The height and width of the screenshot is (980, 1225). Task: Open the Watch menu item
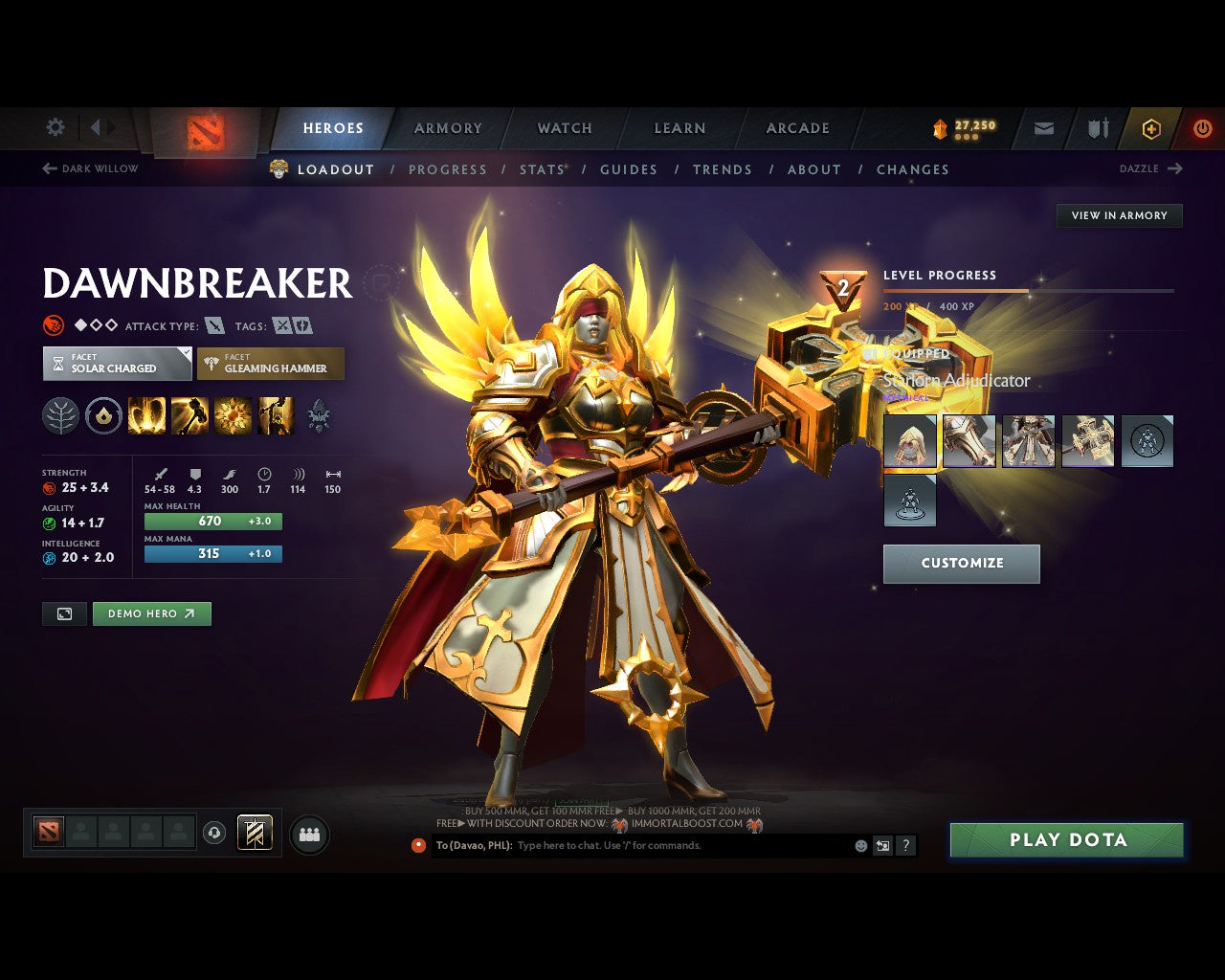coord(564,128)
